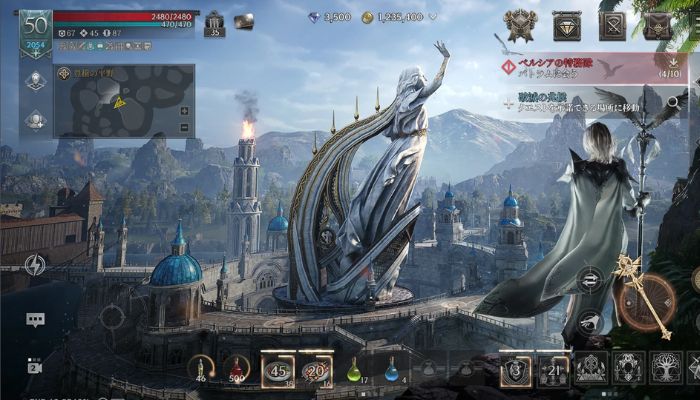
Task: Open the chat speech bubble icon
Action: point(35,320)
